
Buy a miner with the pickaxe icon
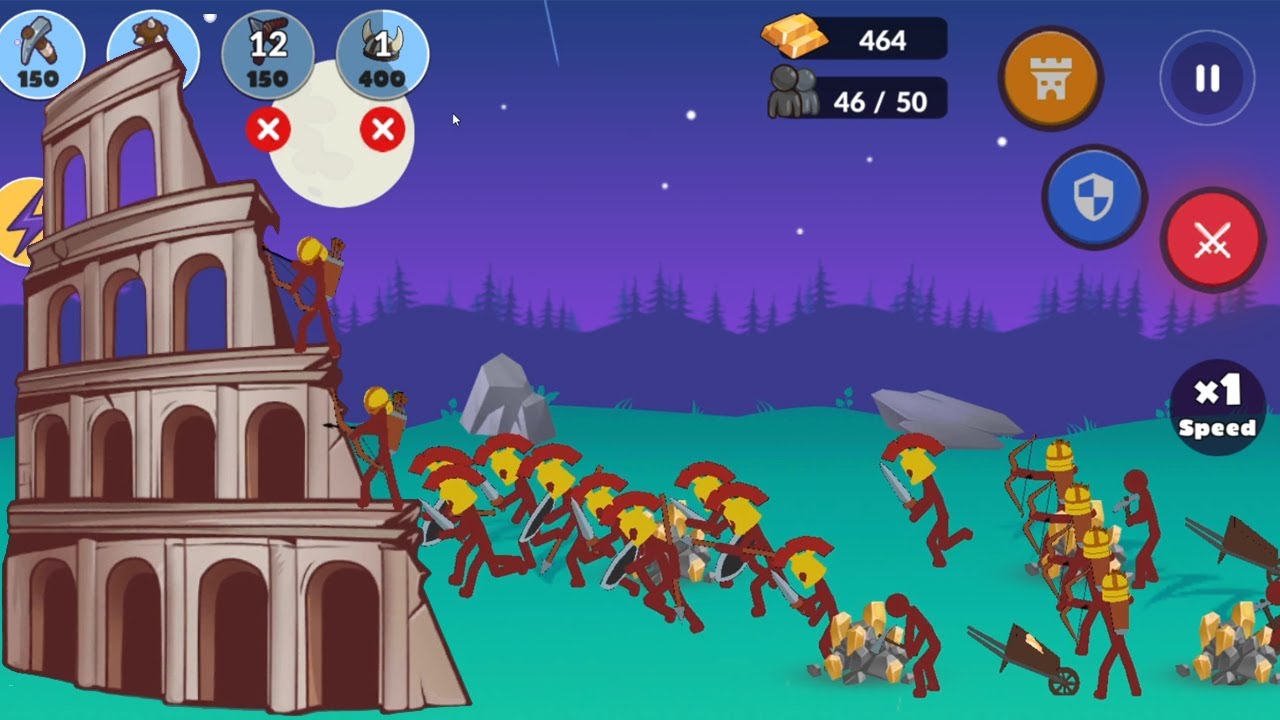tap(38, 52)
